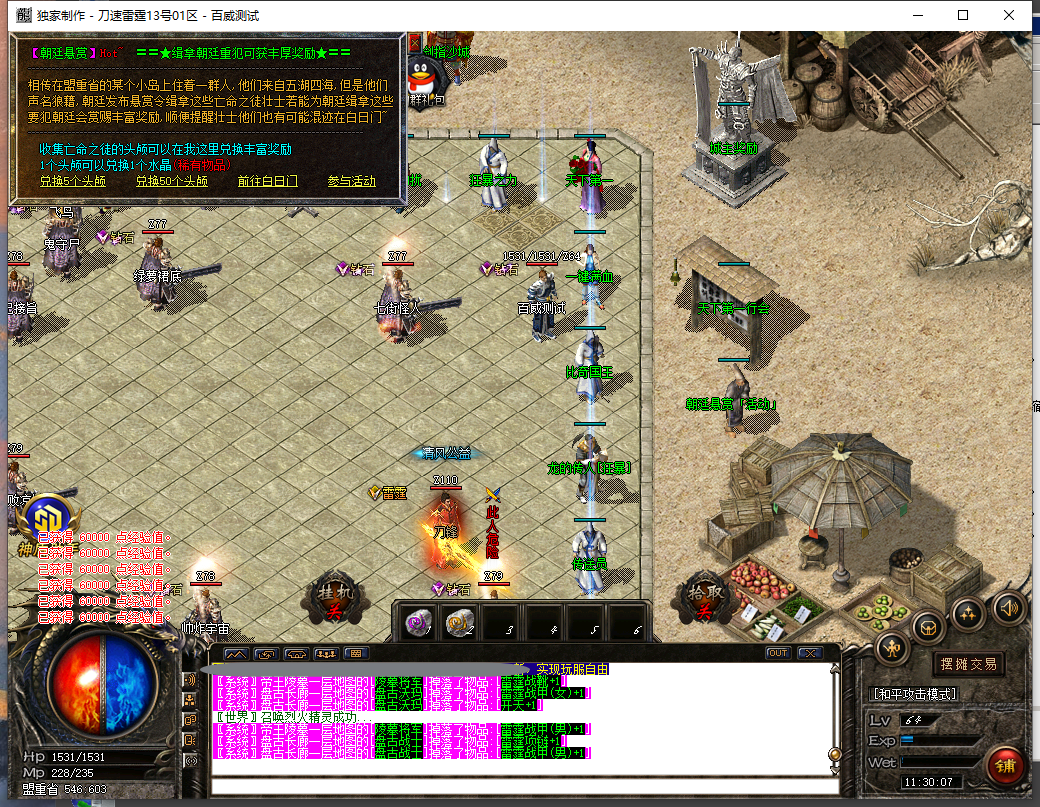The height and width of the screenshot is (807, 1040).
Task: Close the chat panel with its X button
Action: 808,653
